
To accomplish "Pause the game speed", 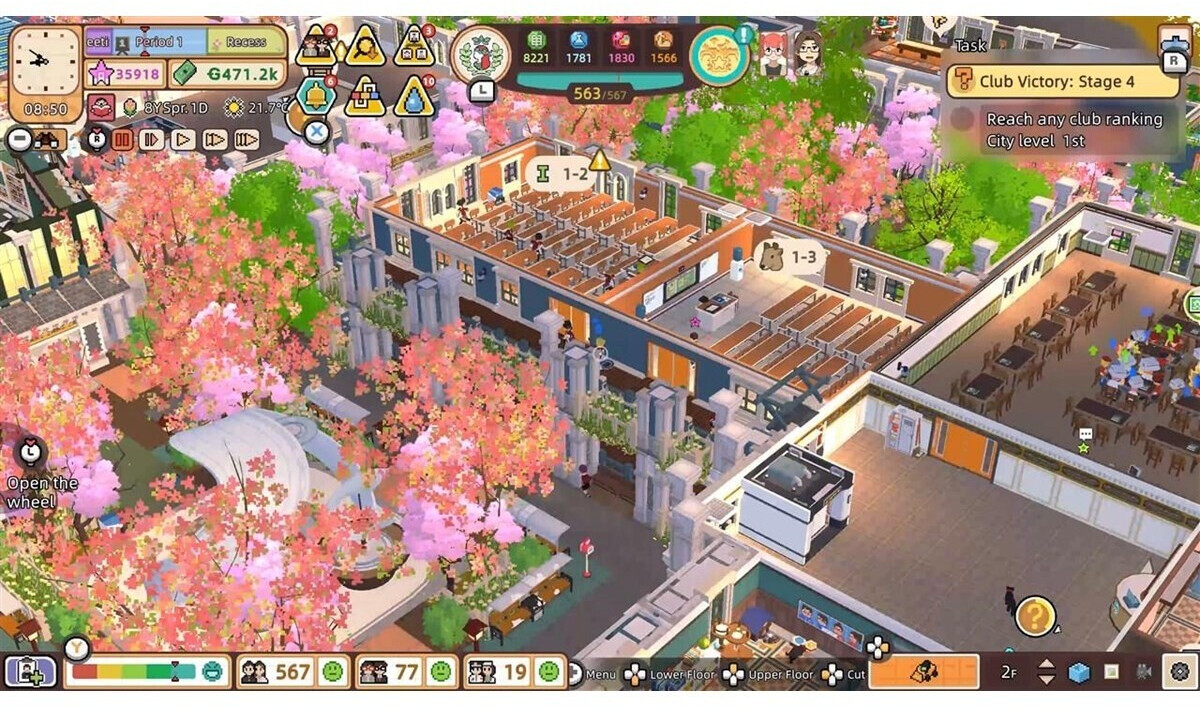I will click(122, 140).
